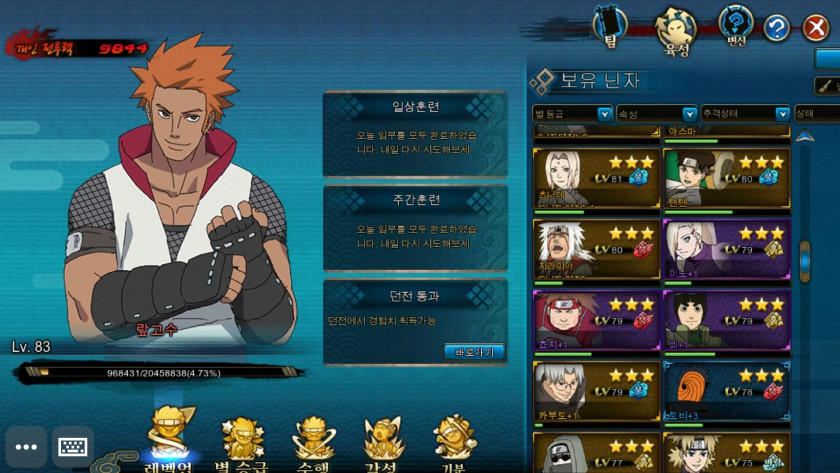Open the 추격상태 filter dropdown
The image size is (840, 473).
coord(745,114)
